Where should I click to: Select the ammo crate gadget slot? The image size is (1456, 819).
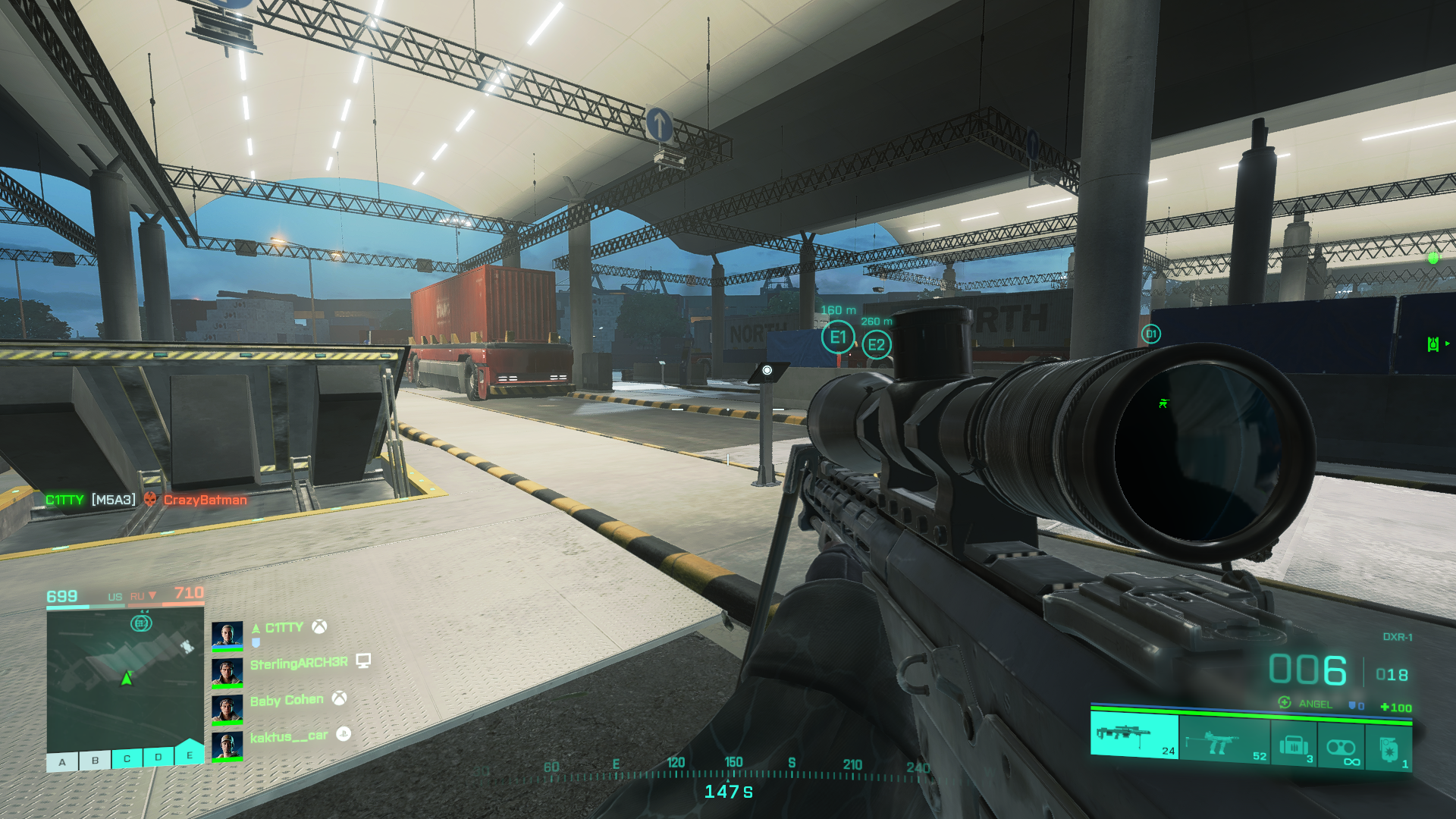click(1294, 746)
